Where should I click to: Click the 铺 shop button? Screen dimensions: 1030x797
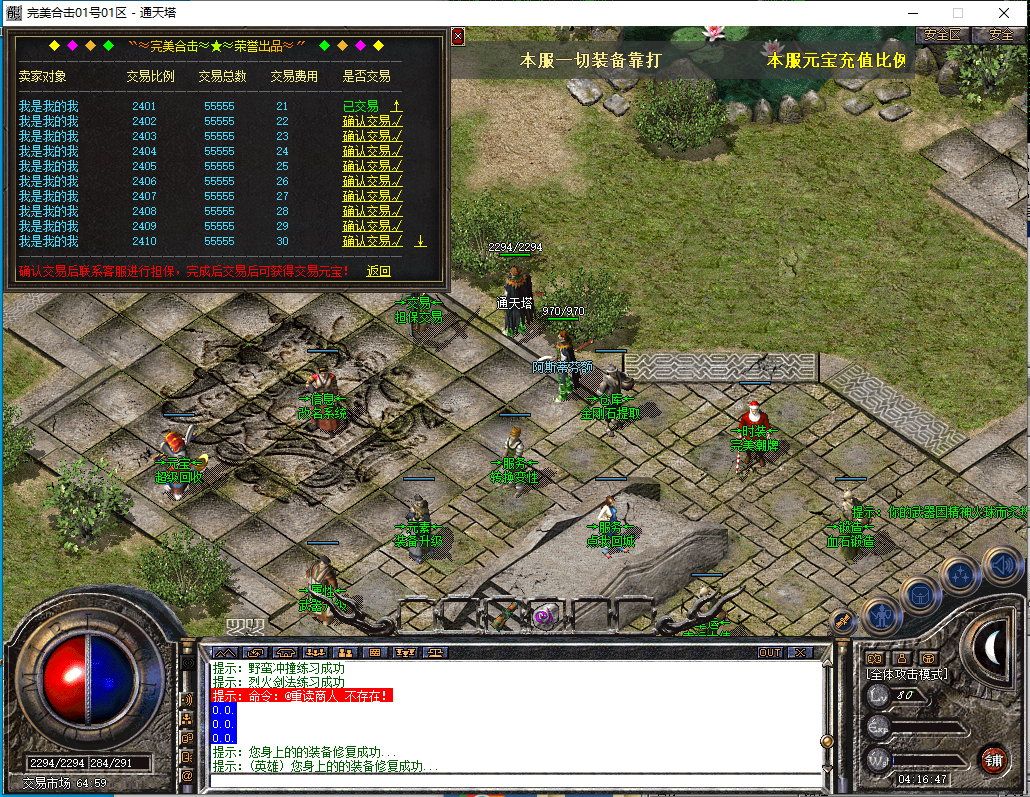pos(992,759)
